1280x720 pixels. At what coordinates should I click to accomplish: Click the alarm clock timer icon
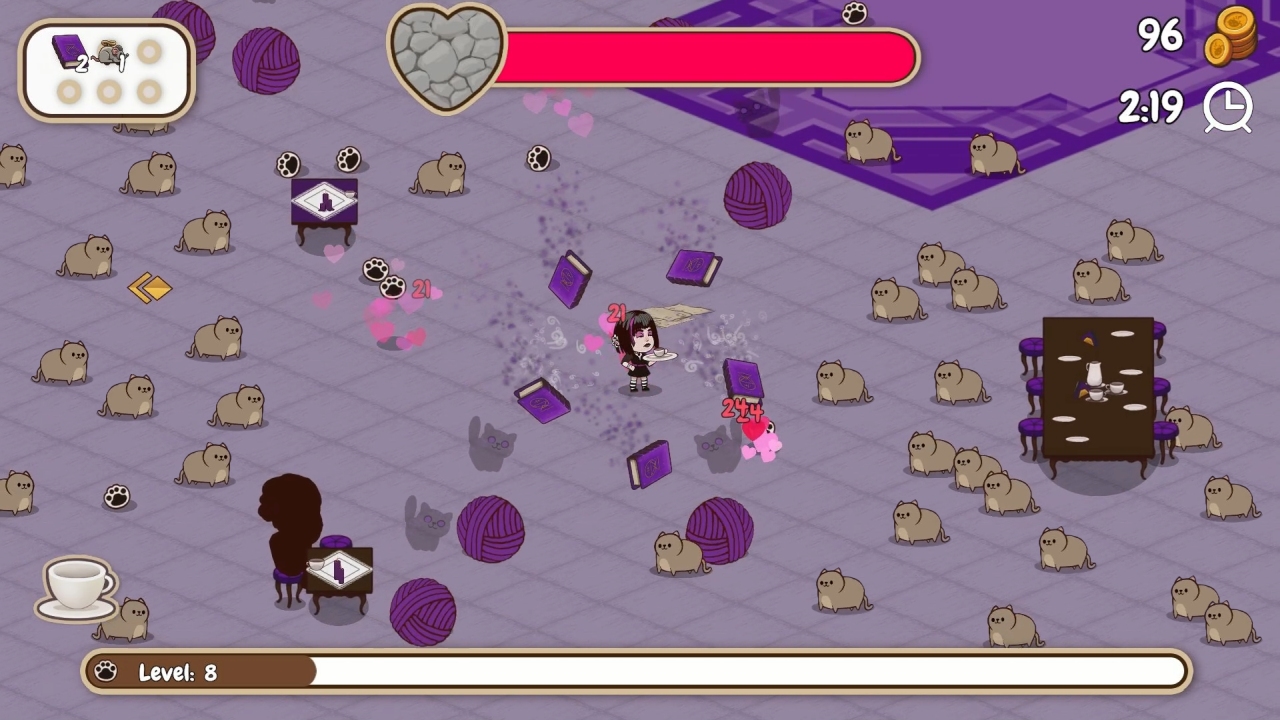(x=1228, y=107)
